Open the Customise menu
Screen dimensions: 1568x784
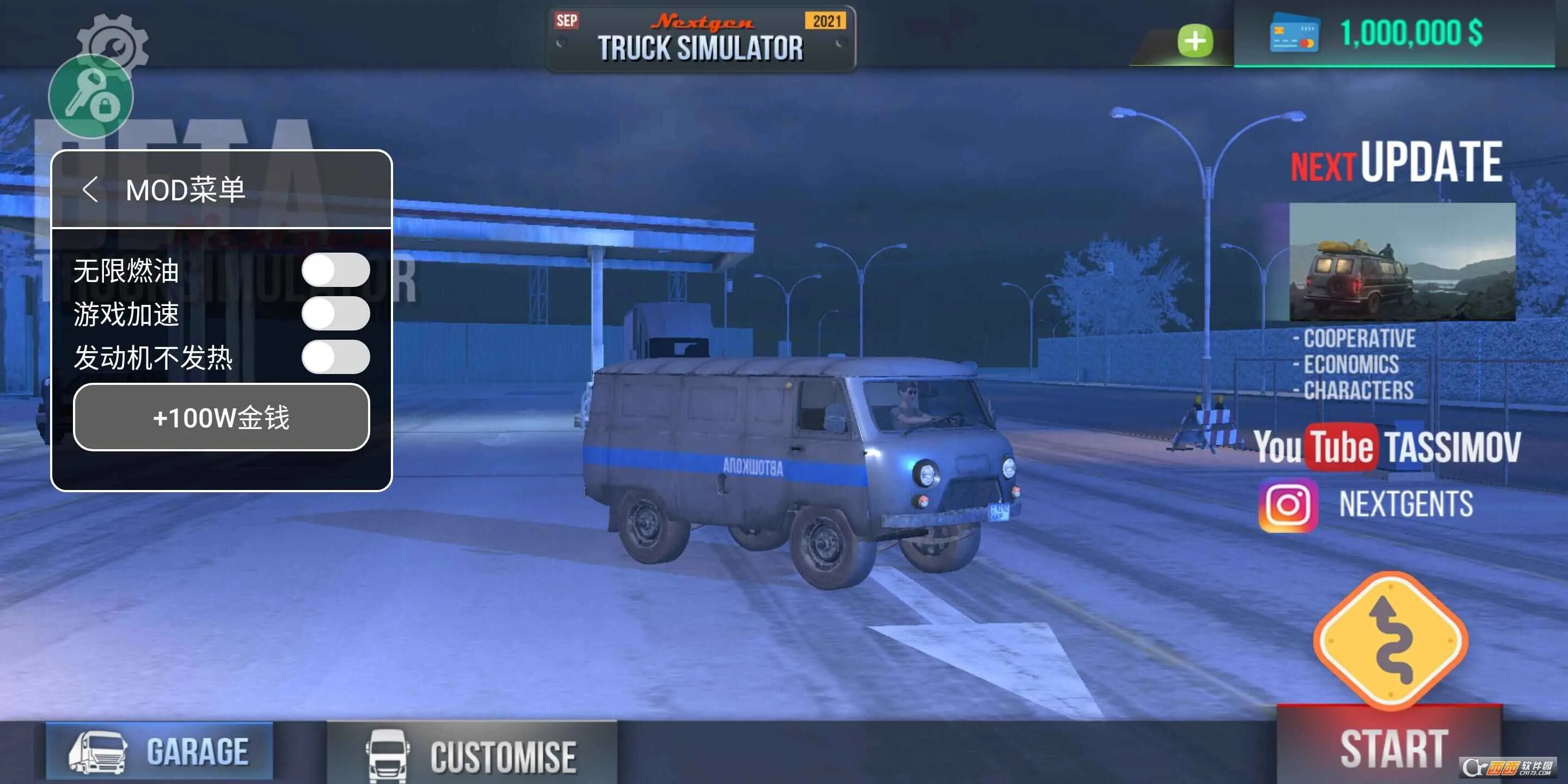473,755
